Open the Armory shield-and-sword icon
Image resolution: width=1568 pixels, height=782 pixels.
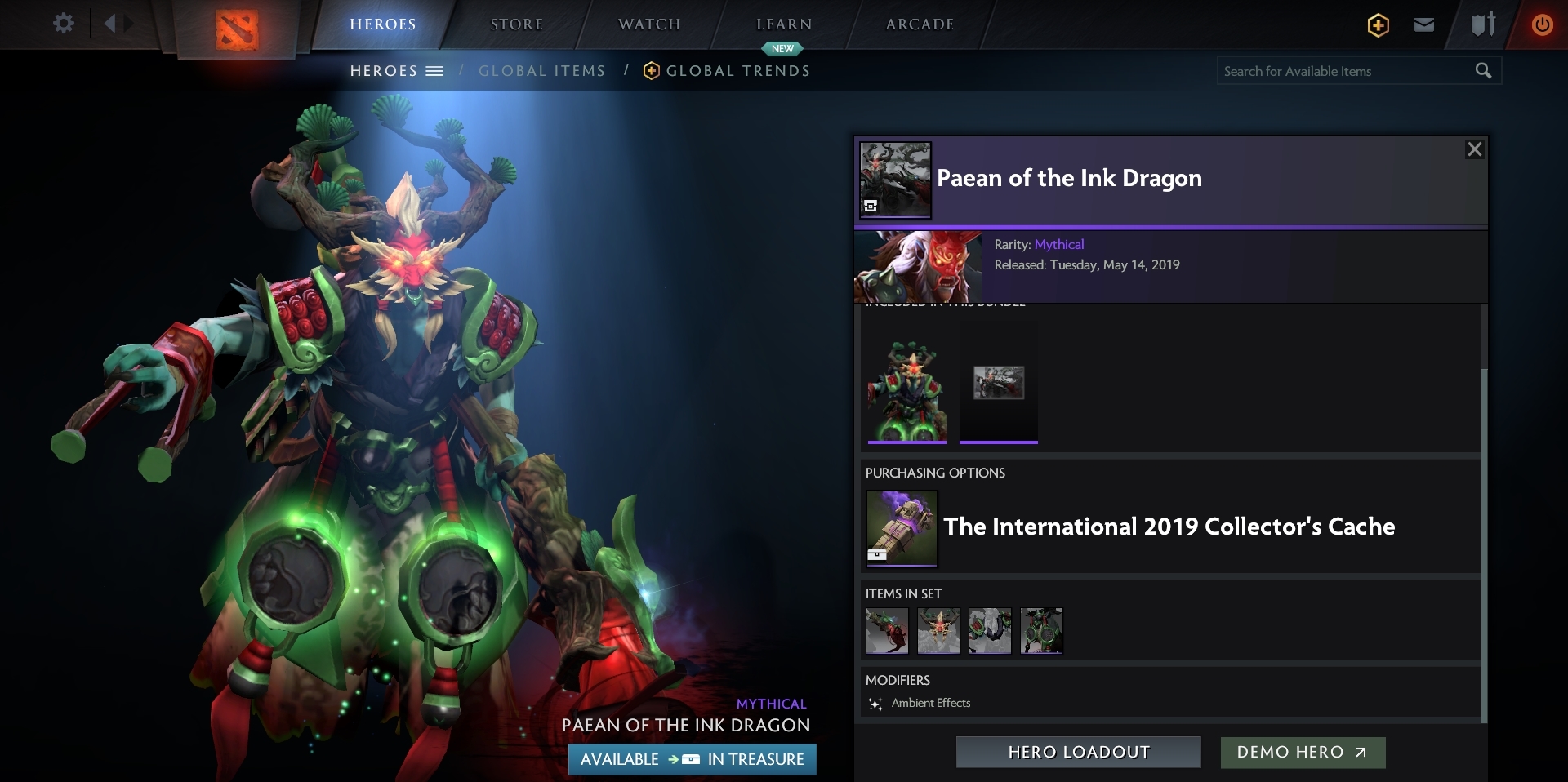tap(1482, 24)
